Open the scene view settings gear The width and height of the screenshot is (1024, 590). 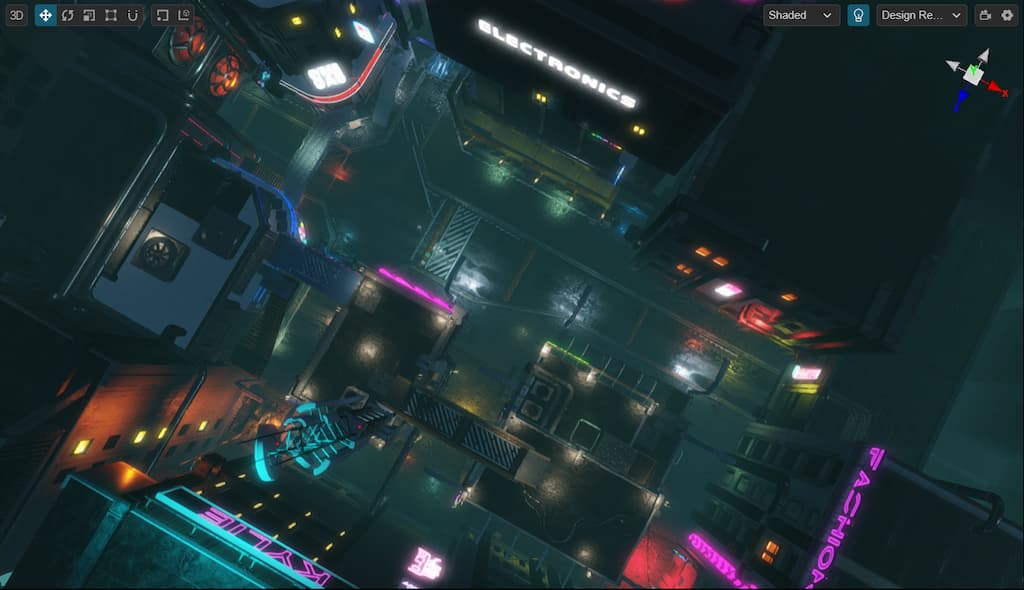pyautogui.click(x=1007, y=15)
